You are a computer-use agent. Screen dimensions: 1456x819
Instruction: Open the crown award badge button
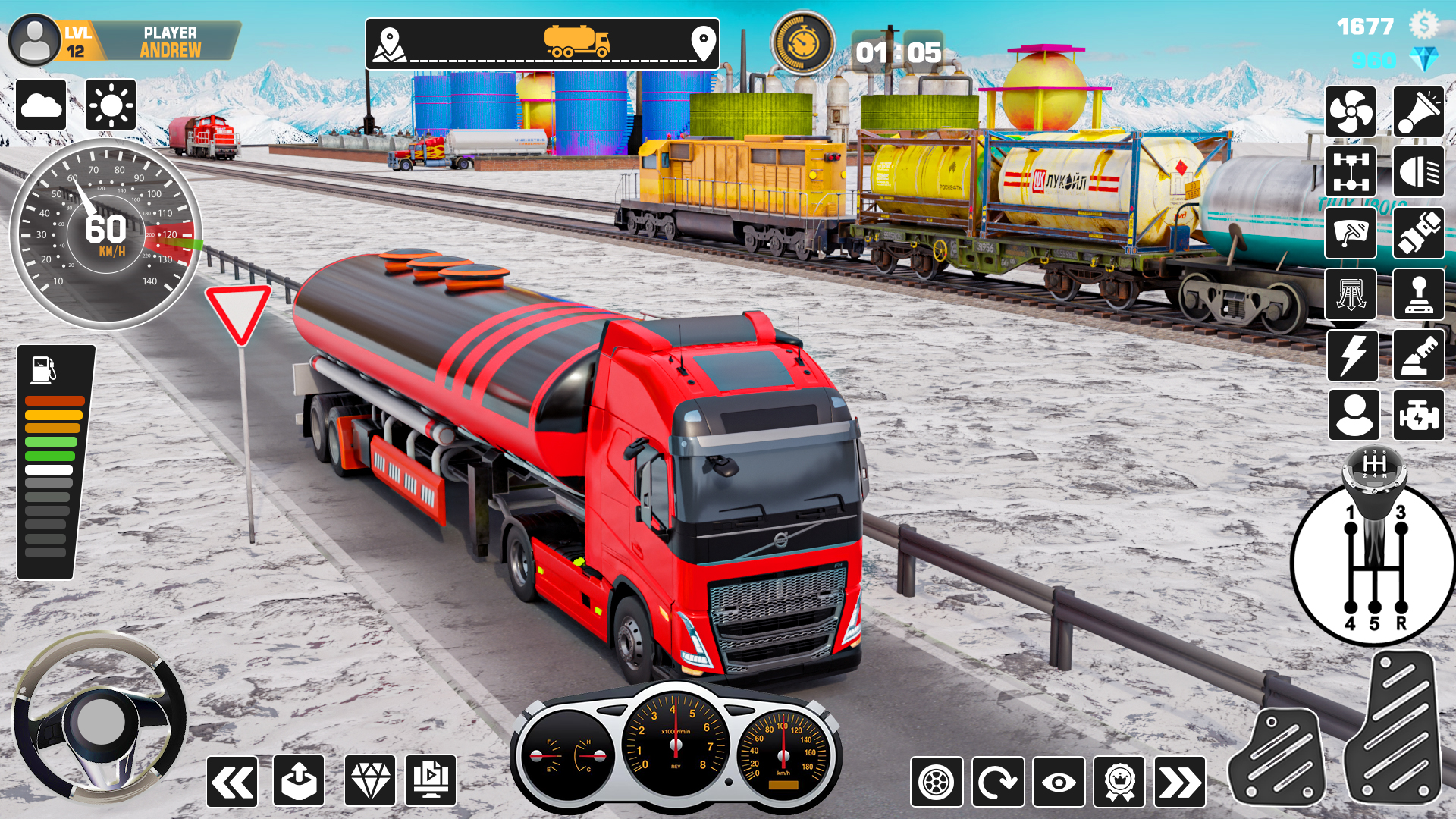(x=1119, y=782)
